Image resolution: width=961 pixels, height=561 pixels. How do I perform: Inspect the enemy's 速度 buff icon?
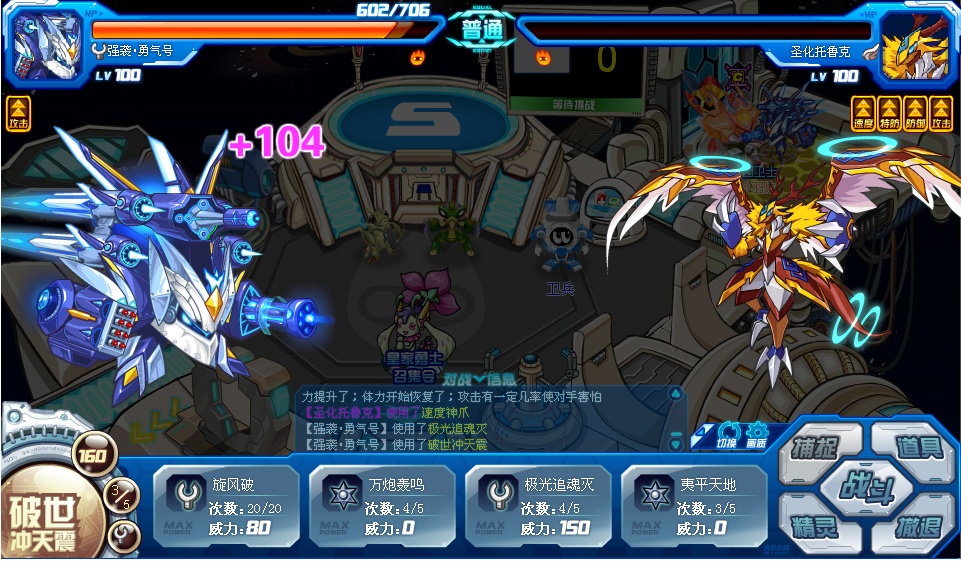click(x=863, y=112)
